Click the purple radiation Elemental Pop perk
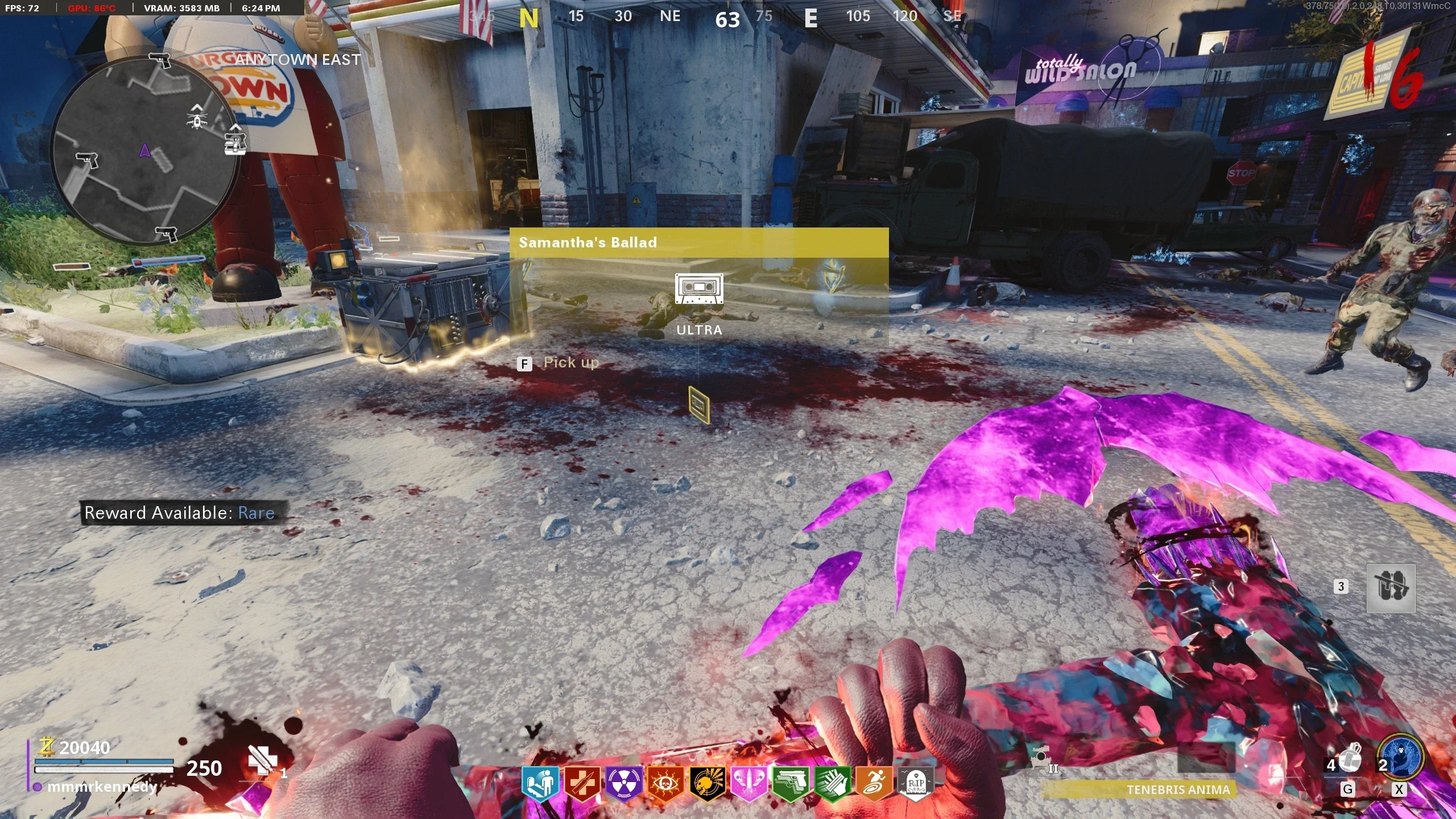Screen dimensions: 1456x819 tap(623, 784)
